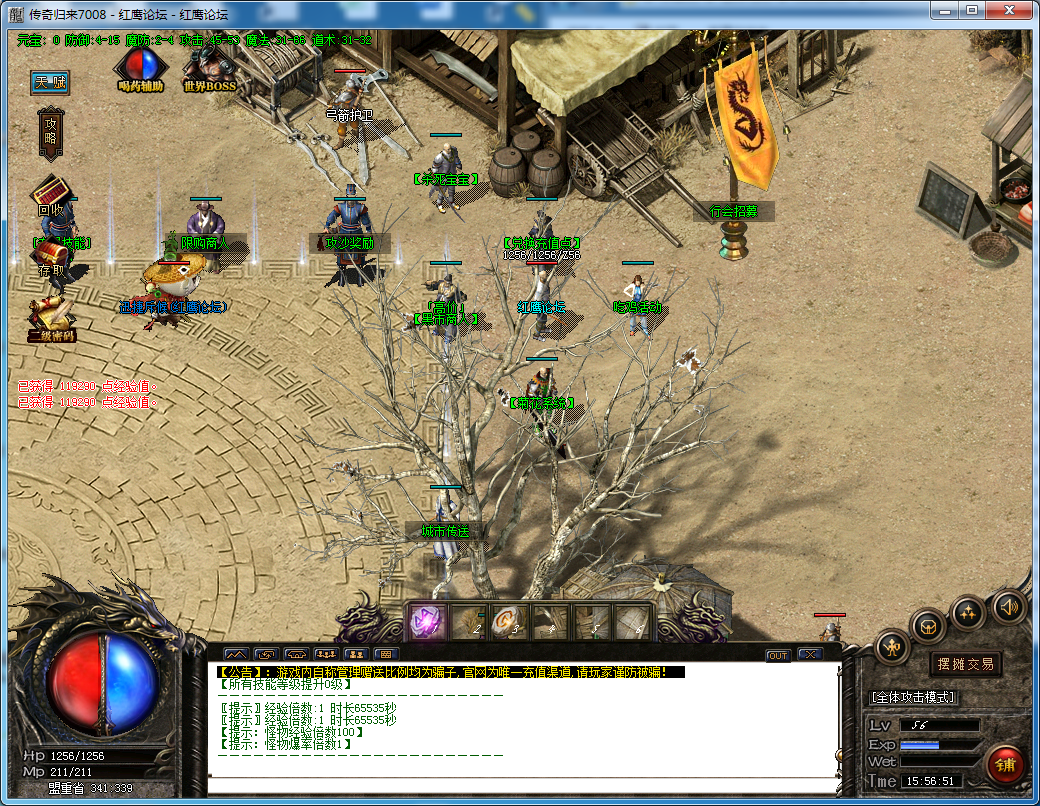Image resolution: width=1040 pixels, height=806 pixels.
Task: Open the red 铺 shop button
Action: (1005, 765)
